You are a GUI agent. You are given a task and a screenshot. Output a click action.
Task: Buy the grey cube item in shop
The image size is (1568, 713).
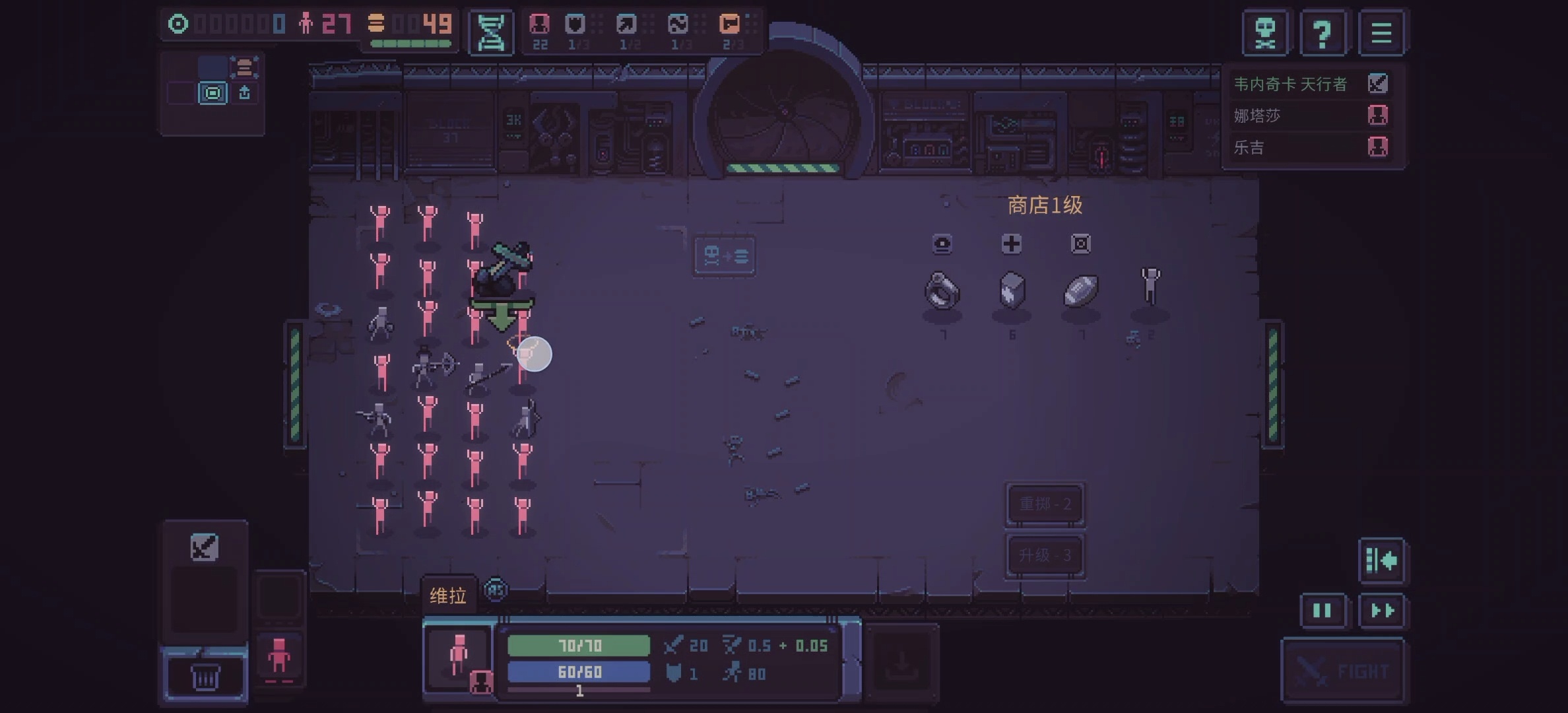pyautogui.click(x=1012, y=290)
